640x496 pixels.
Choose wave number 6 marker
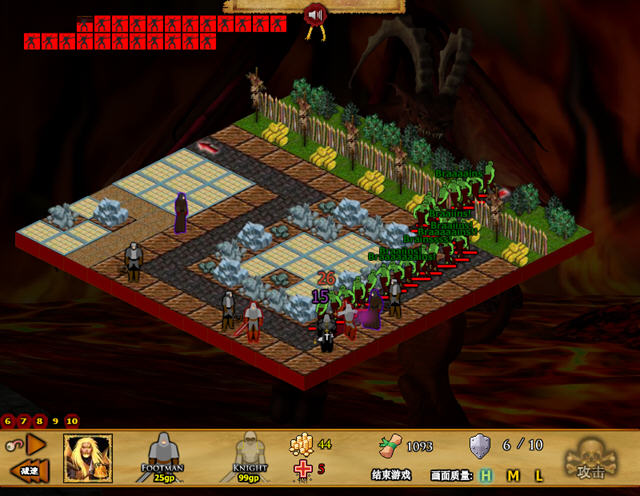point(9,421)
